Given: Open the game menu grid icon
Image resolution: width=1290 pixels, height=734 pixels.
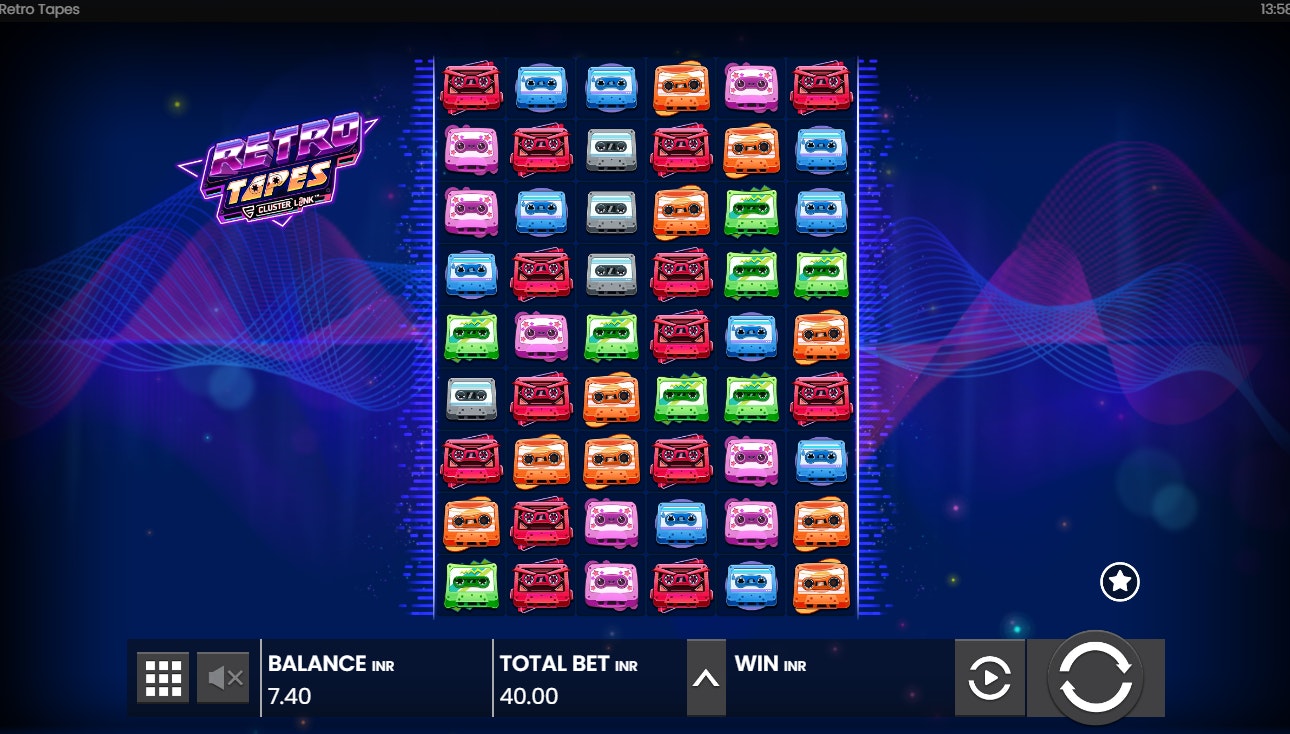Looking at the screenshot, I should (163, 677).
